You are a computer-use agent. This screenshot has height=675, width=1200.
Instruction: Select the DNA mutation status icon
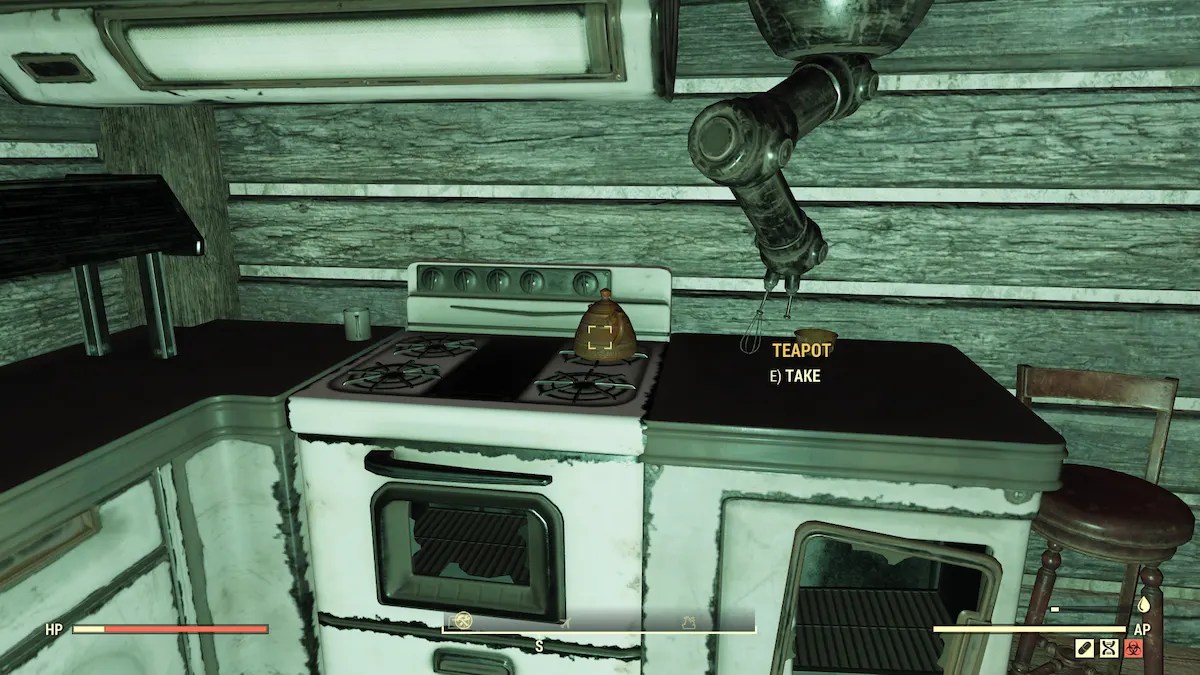pos(1108,649)
